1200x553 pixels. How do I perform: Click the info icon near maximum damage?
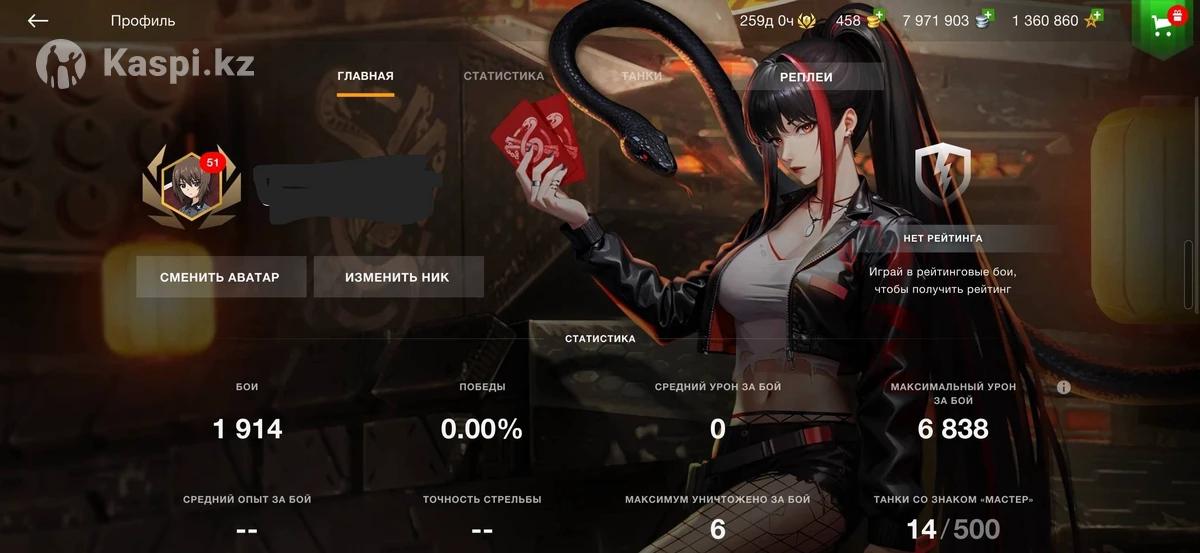tap(1063, 387)
